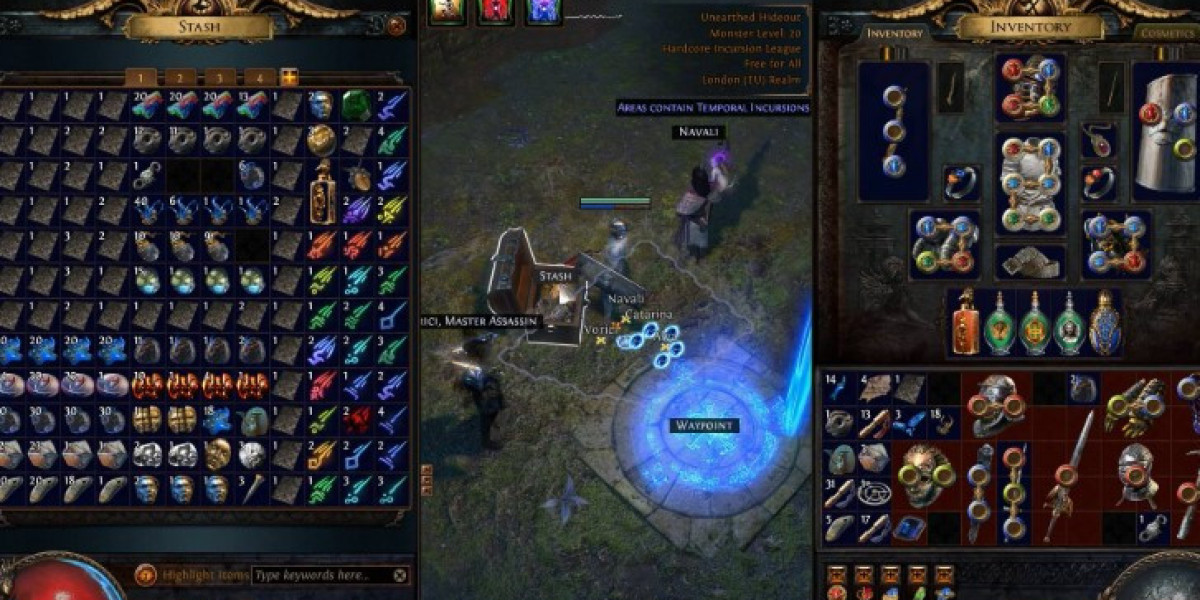The height and width of the screenshot is (600, 1200).
Task: Click the stash highlight items search field
Action: click(320, 575)
